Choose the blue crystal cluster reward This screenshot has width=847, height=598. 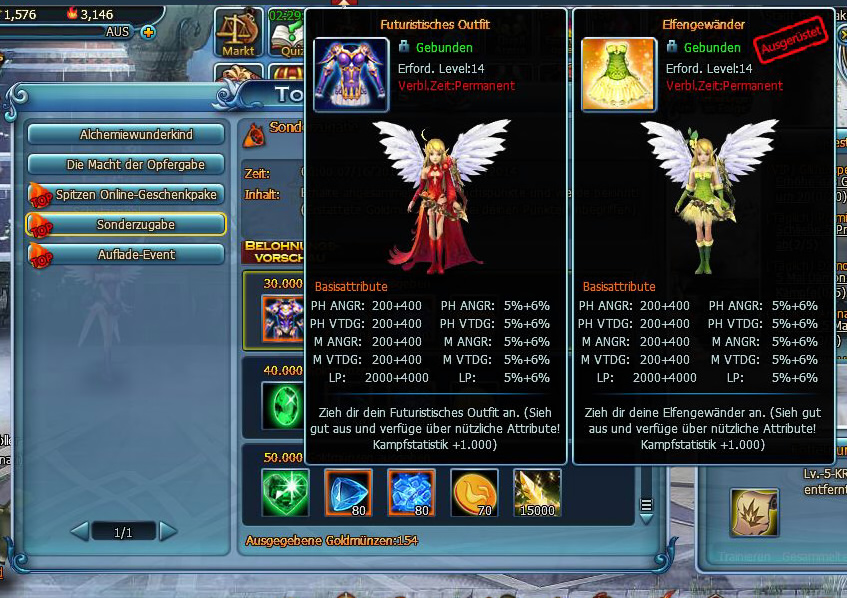(411, 493)
